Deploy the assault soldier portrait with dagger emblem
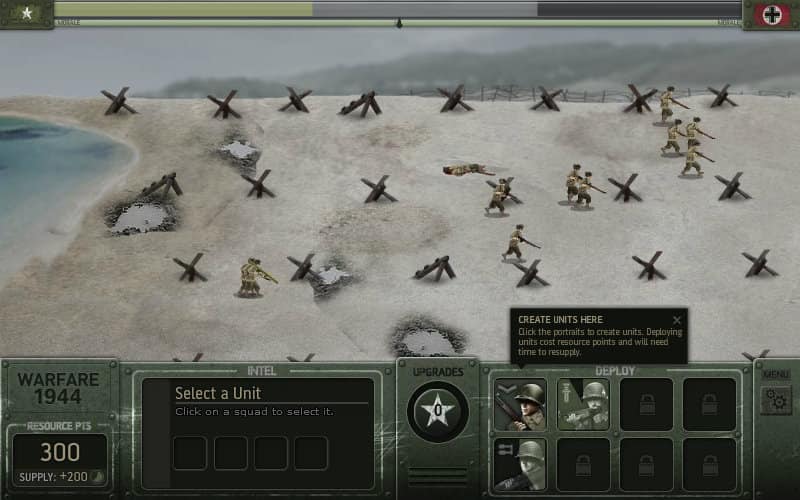 (x=583, y=404)
